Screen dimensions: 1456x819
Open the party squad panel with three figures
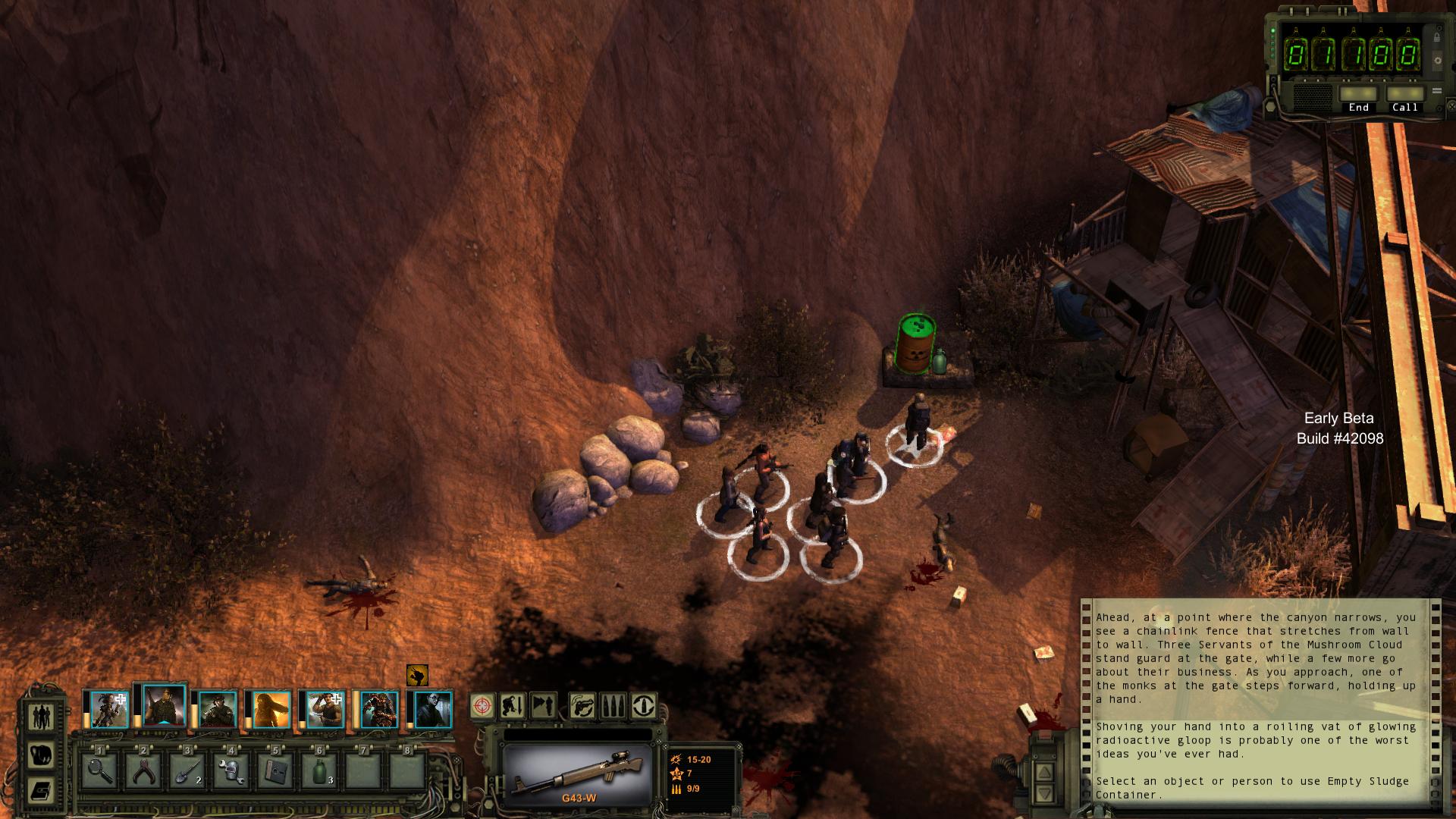tap(40, 716)
